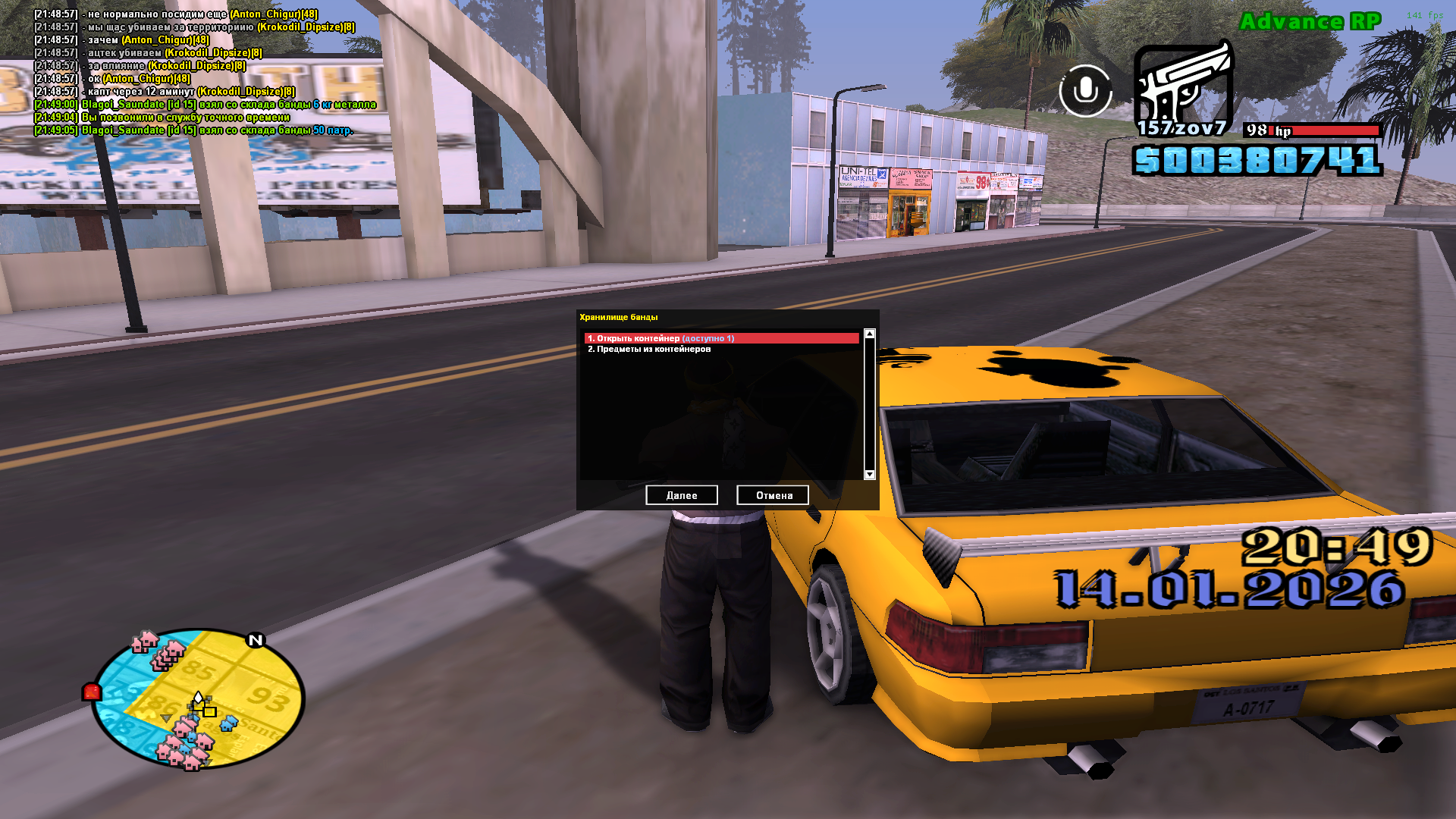This screenshot has height=819, width=1456.
Task: Click the dialog's scroll up arrow
Action: tap(870, 334)
